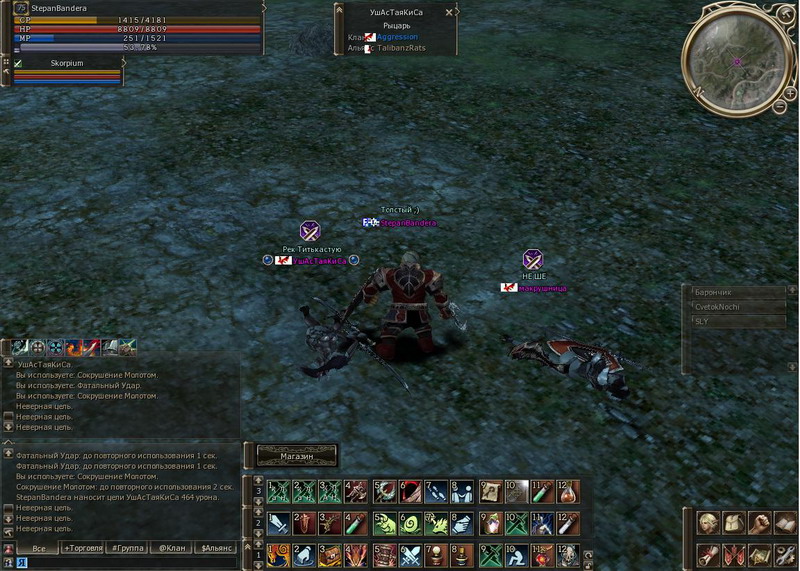This screenshot has width=800, height=571.
Task: Open the circular minimap
Action: [735, 60]
